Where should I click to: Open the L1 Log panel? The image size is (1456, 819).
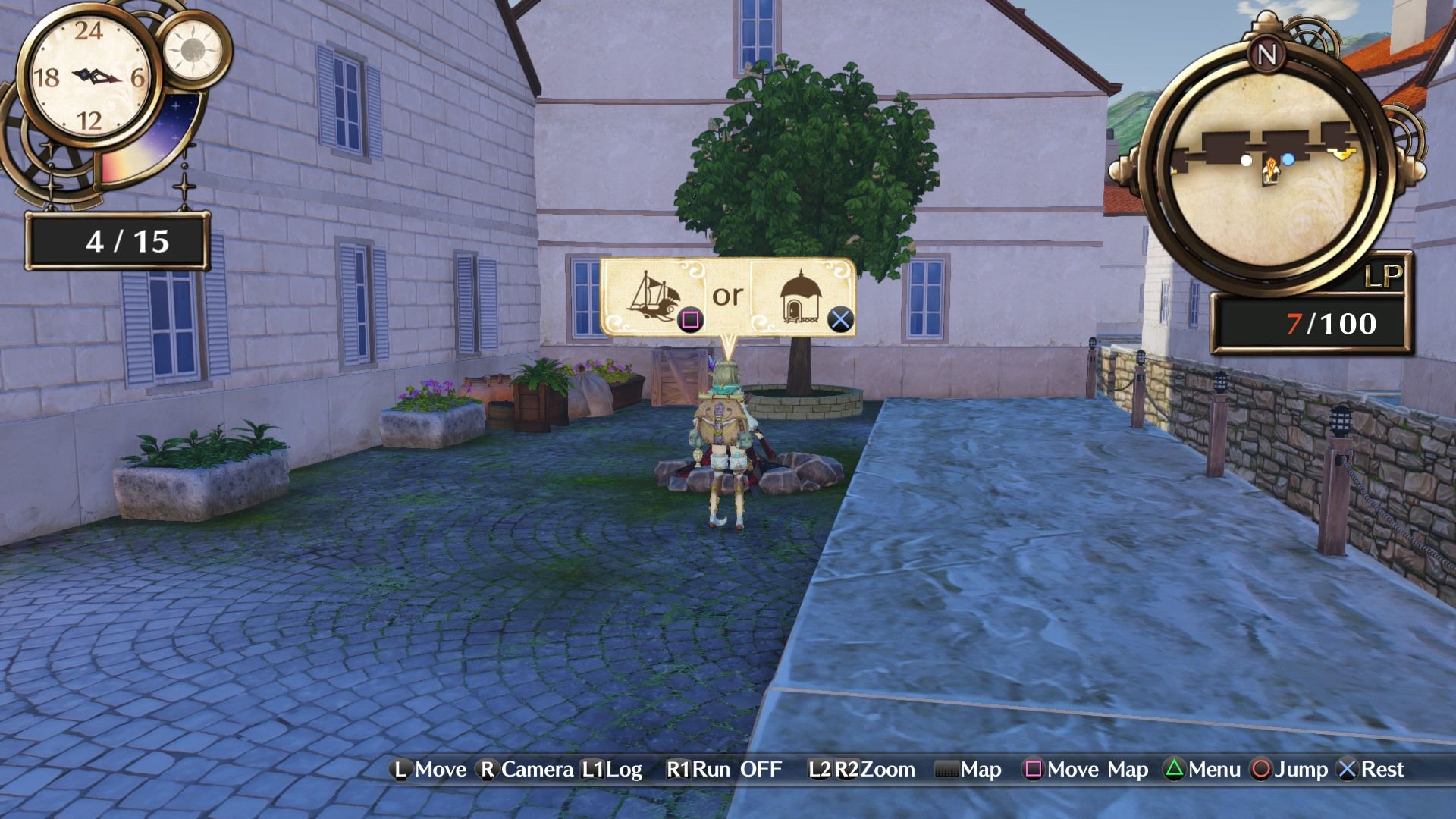coord(612,770)
